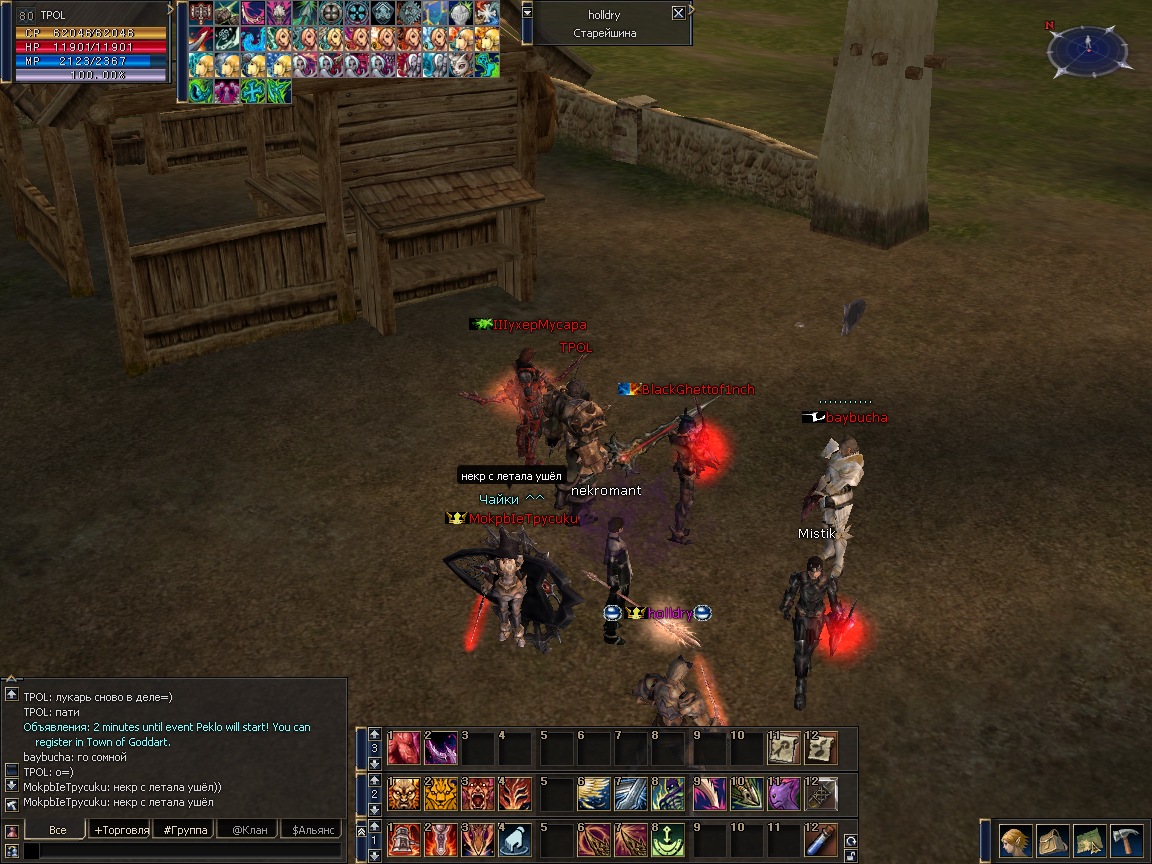
Task: Open the inventory bag icon
Action: click(1053, 839)
